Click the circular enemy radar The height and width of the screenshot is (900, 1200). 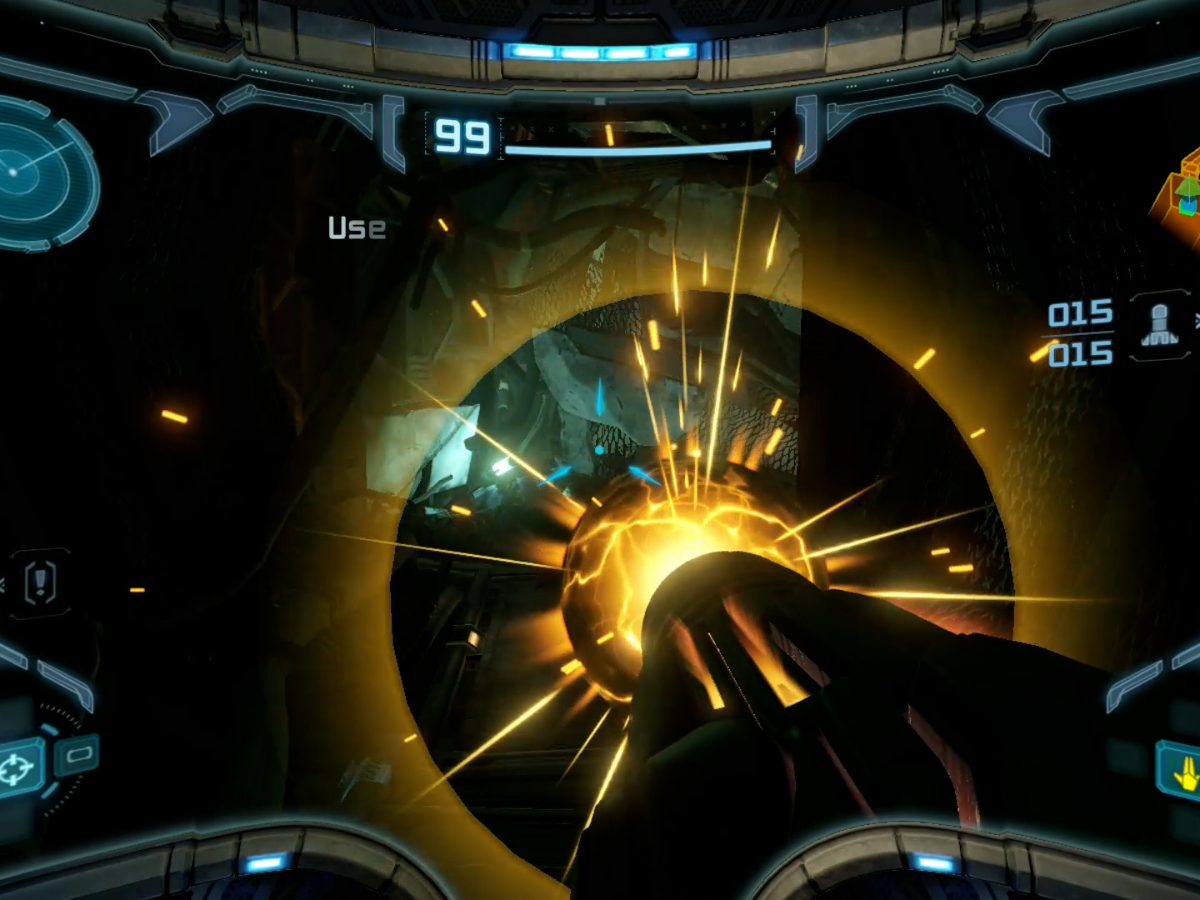click(40, 173)
